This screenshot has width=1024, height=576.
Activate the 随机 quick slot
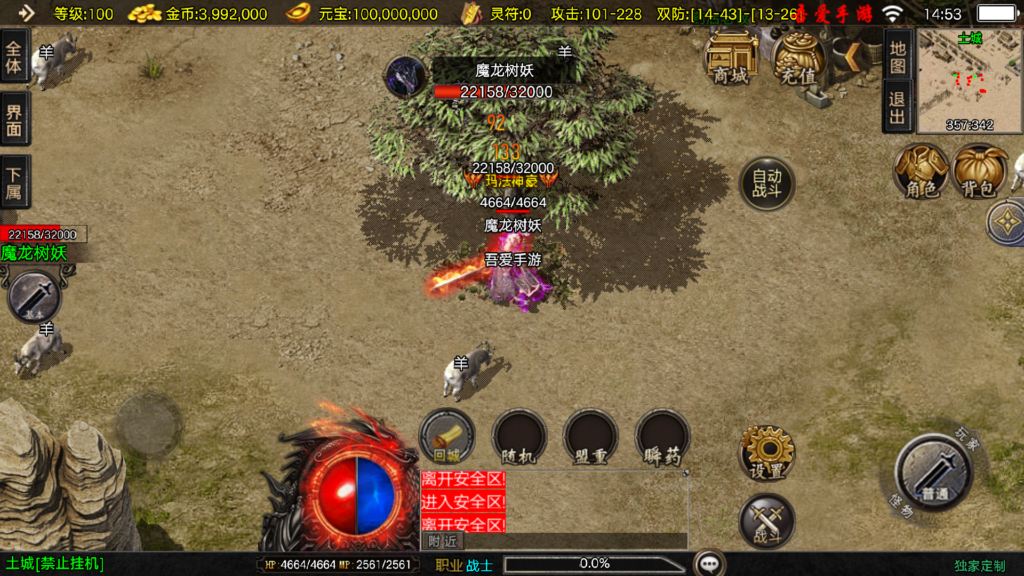(519, 437)
